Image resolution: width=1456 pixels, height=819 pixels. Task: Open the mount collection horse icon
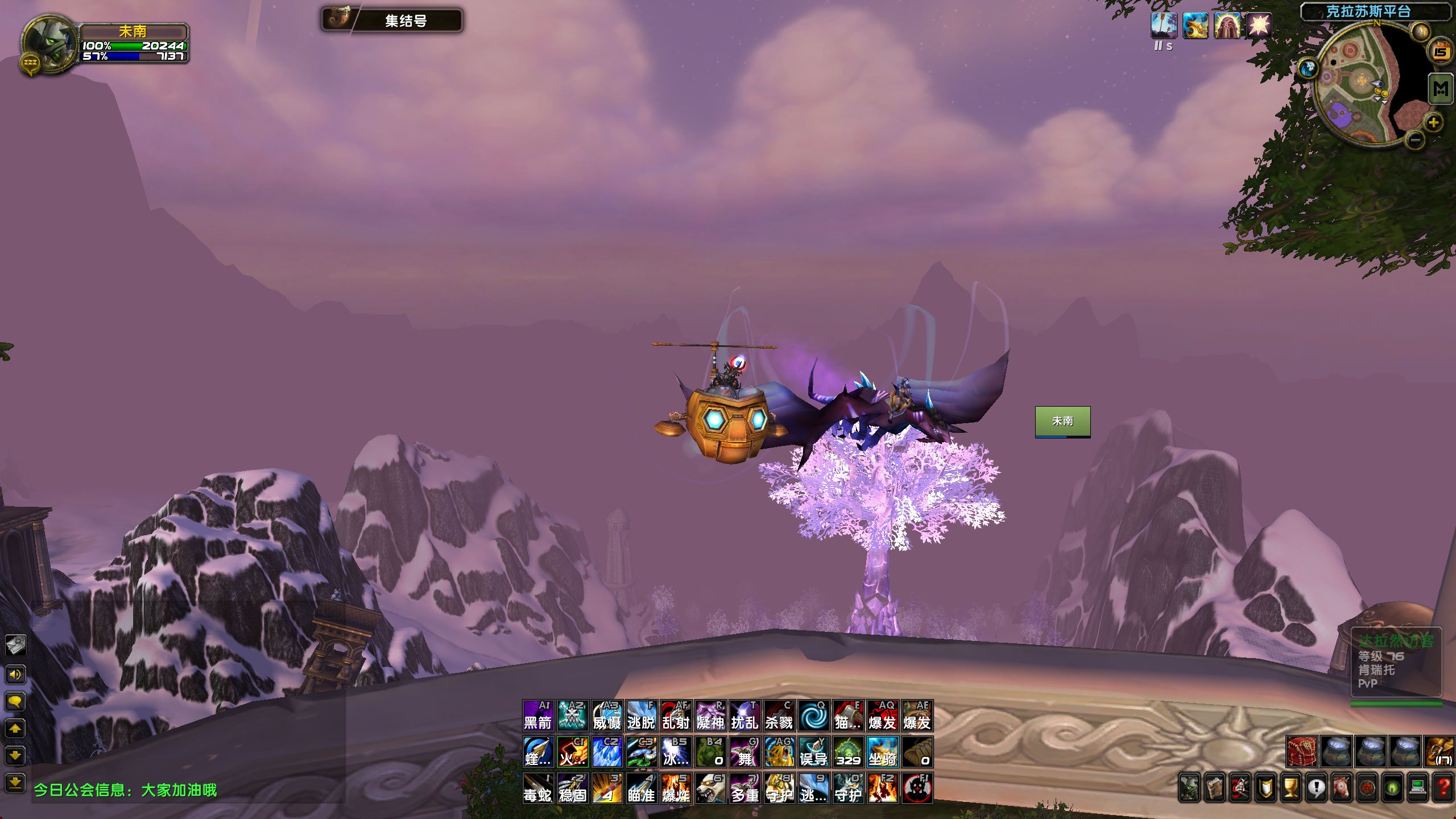[x=1342, y=788]
